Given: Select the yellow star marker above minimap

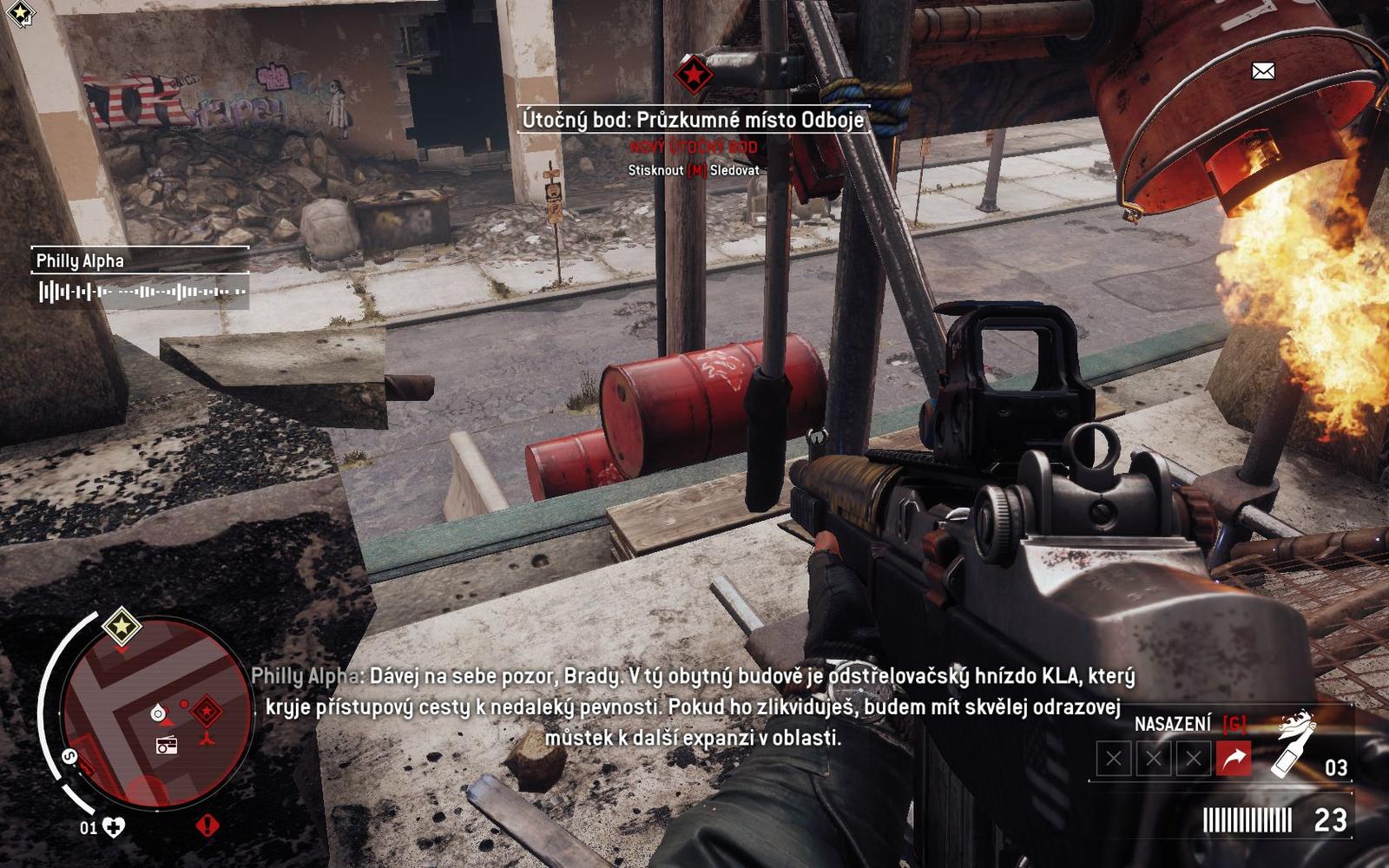Looking at the screenshot, I should point(122,626).
